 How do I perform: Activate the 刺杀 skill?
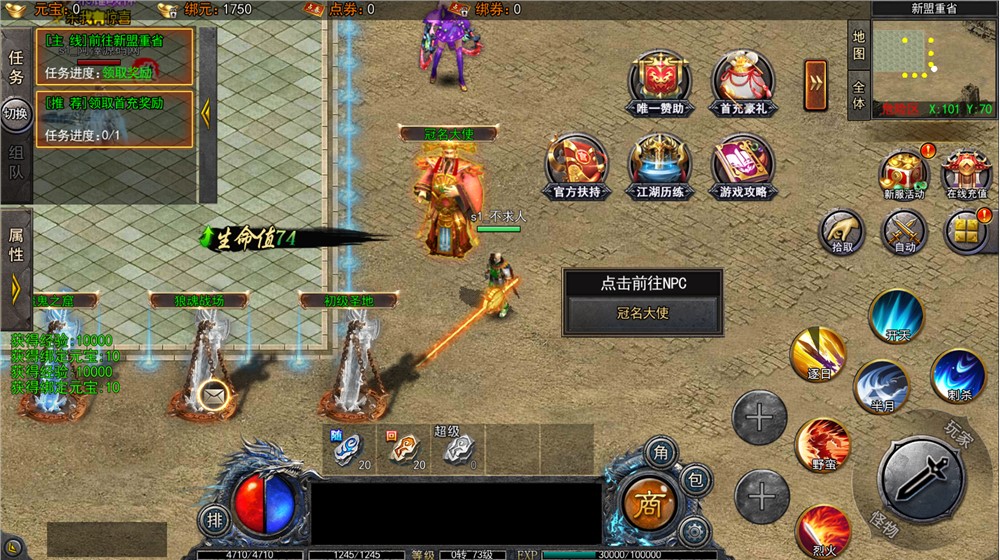pos(957,376)
